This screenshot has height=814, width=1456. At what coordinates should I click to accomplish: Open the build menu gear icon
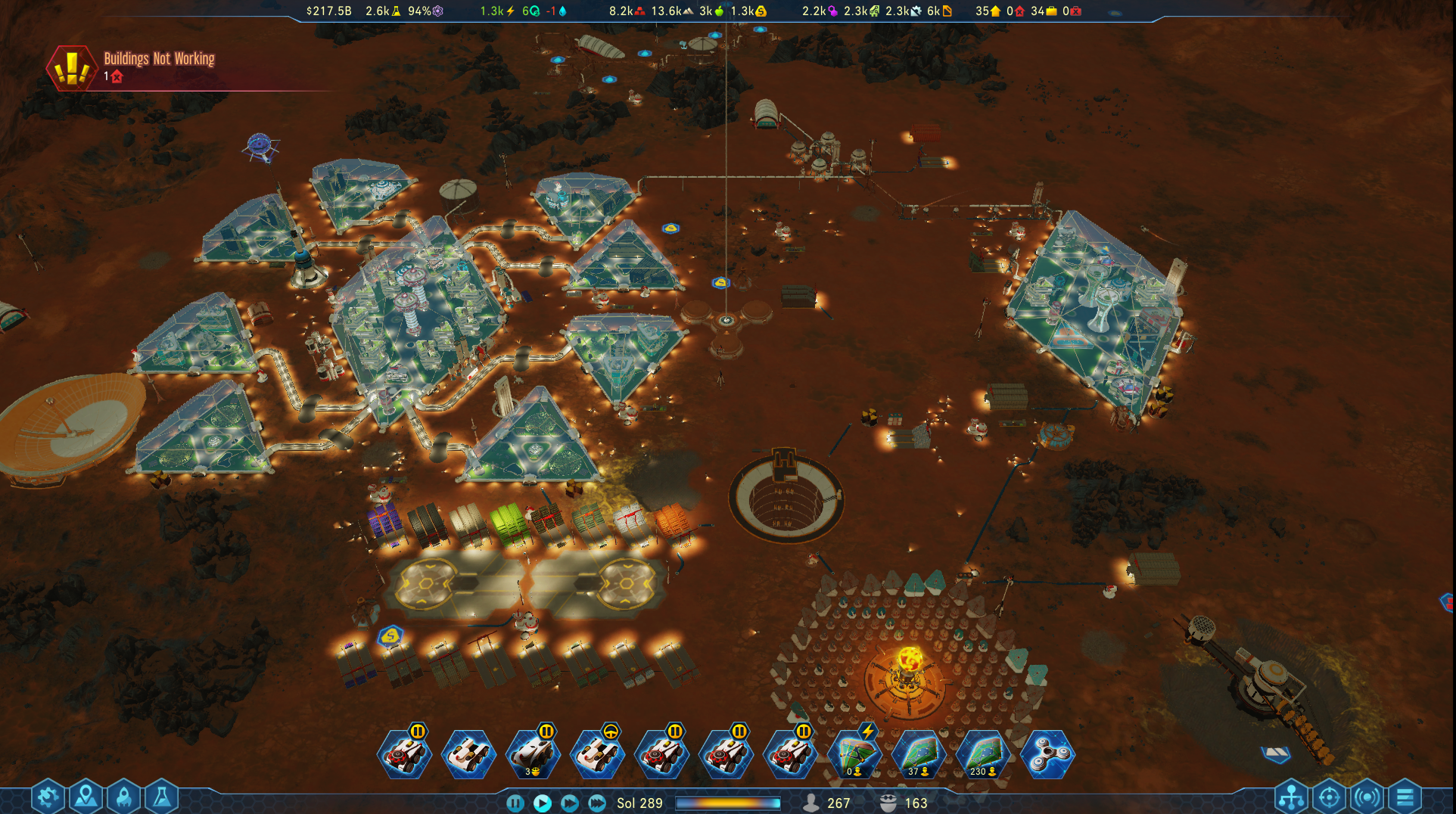pyautogui.click(x=47, y=796)
